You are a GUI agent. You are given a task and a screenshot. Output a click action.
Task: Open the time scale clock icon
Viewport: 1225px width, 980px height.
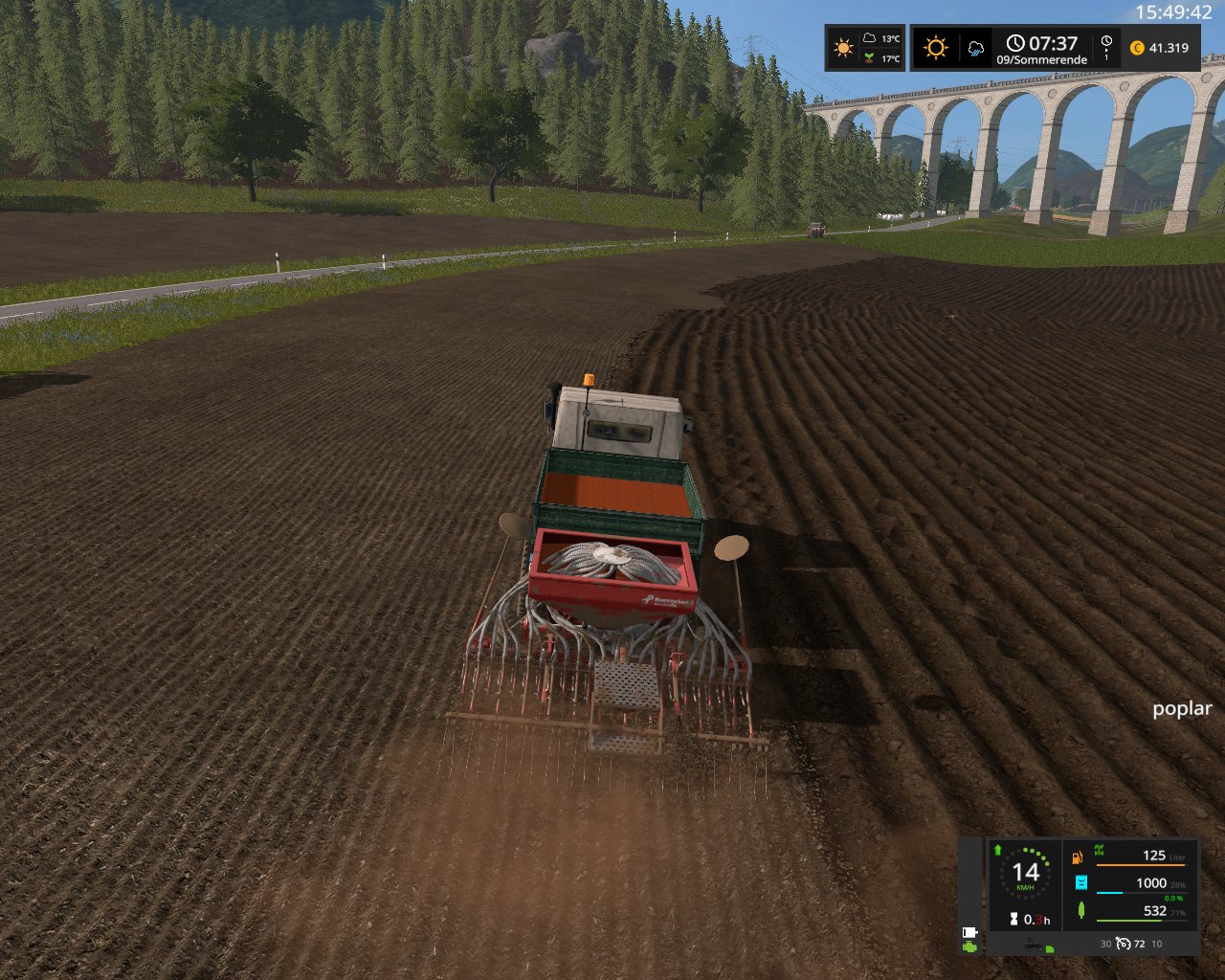tap(1106, 42)
